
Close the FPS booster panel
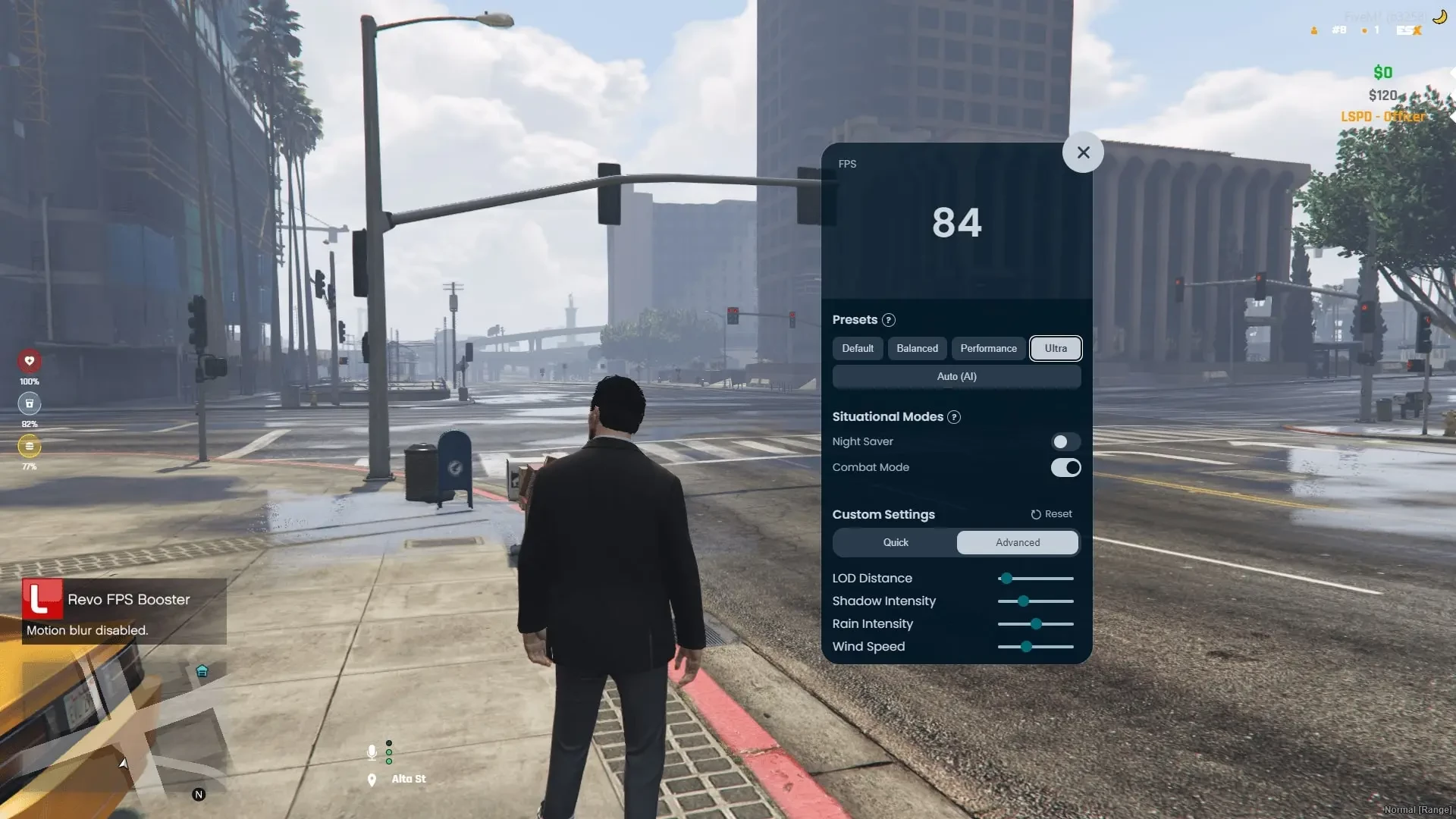pos(1083,152)
